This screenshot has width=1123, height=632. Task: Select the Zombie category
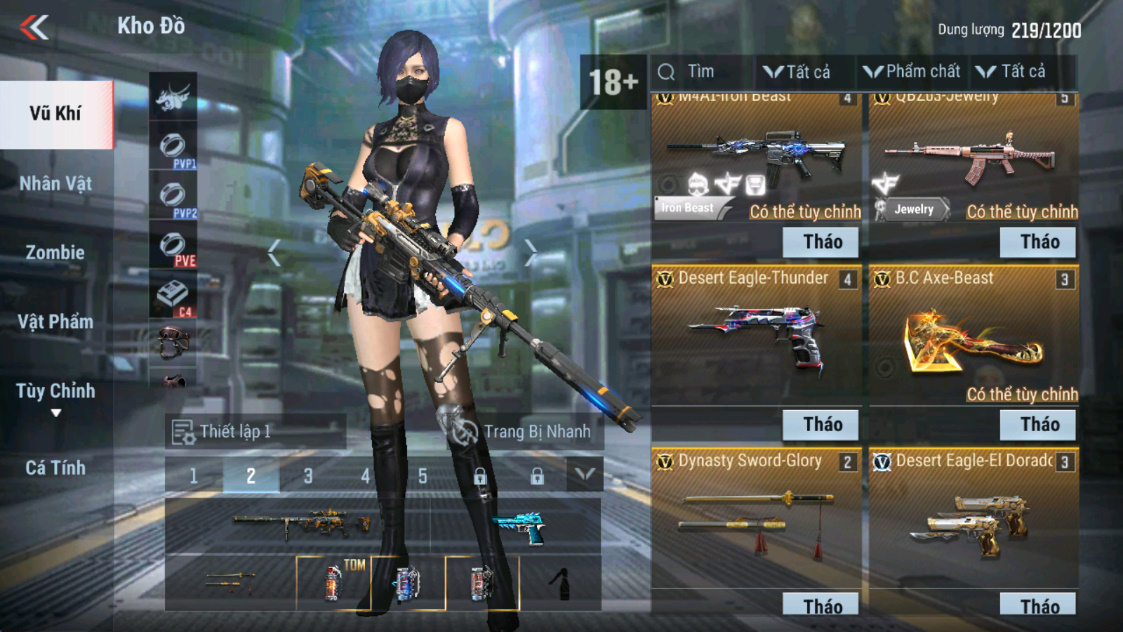coord(55,252)
